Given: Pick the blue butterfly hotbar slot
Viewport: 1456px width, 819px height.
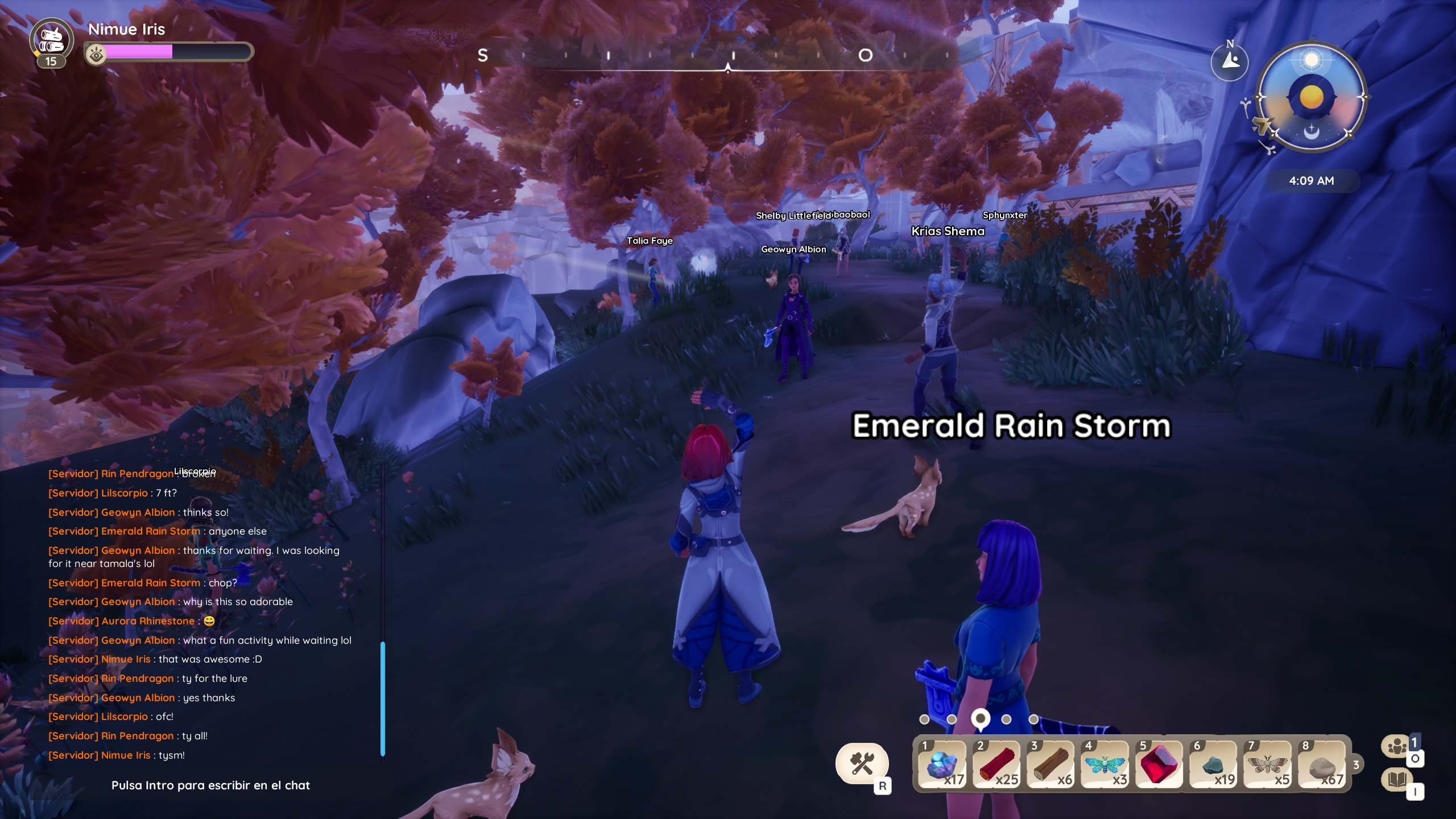Looking at the screenshot, I should pyautogui.click(x=1105, y=765).
